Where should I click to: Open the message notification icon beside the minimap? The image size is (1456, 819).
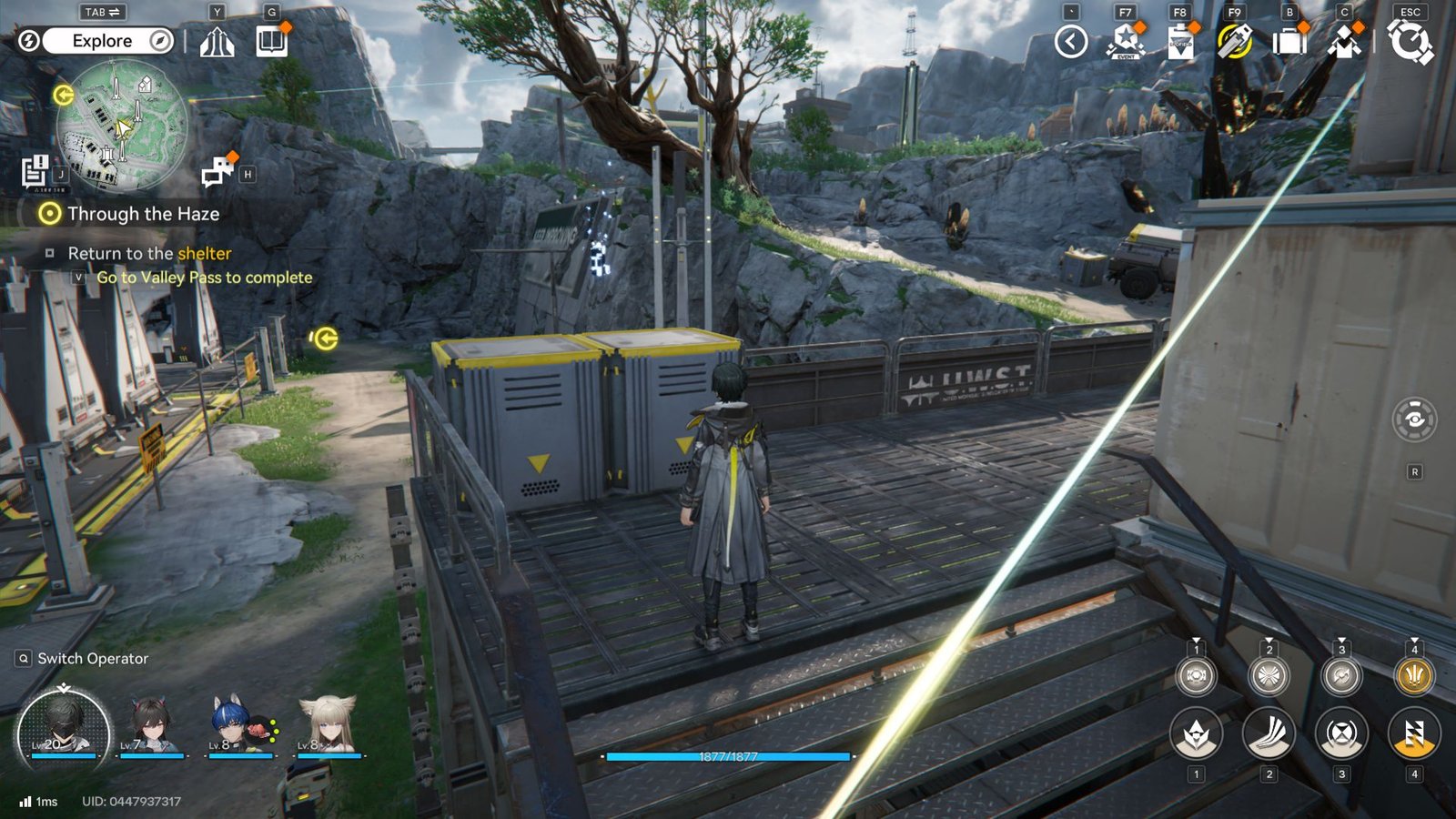[x=218, y=170]
